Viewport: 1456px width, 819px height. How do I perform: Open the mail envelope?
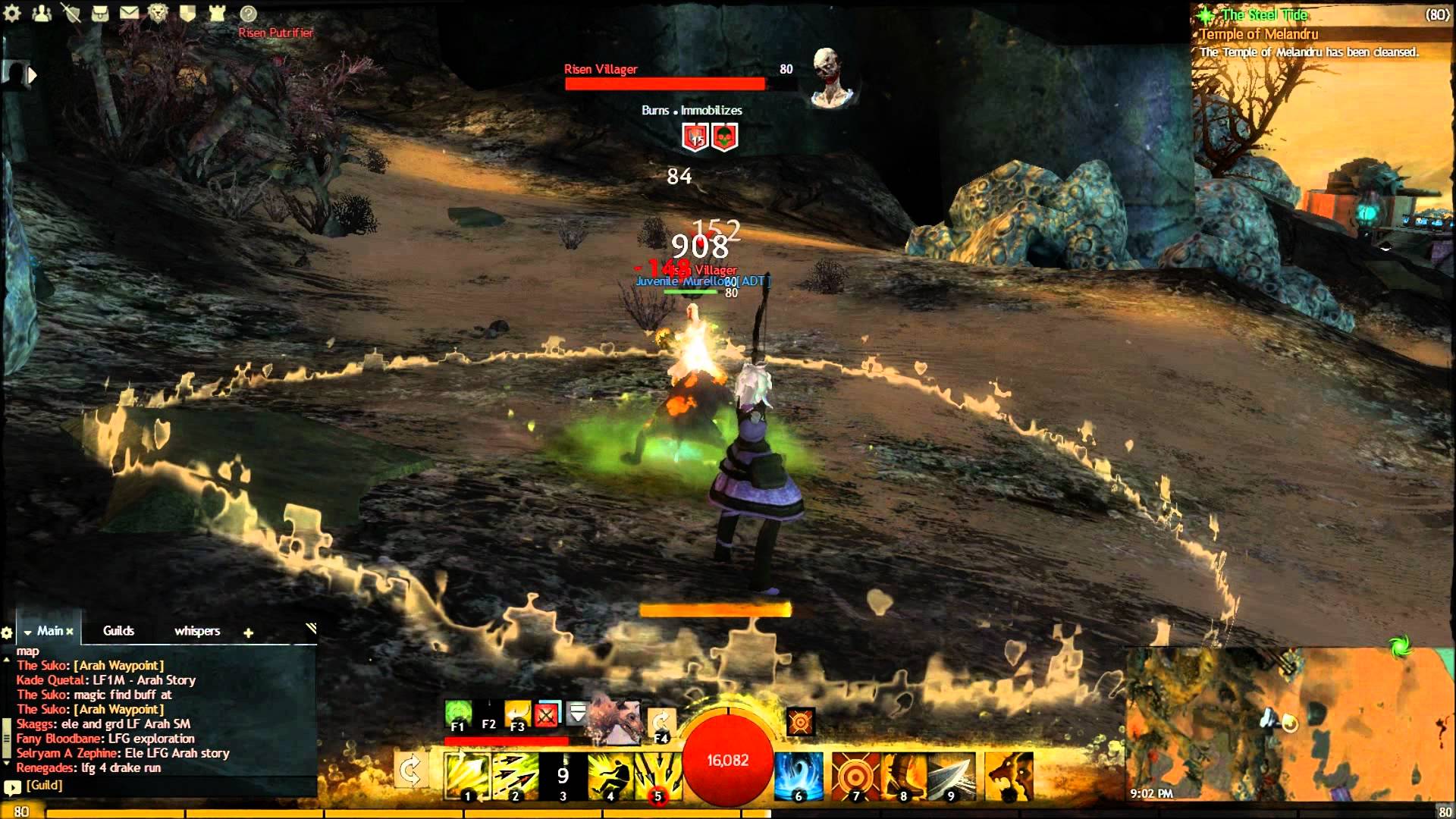pyautogui.click(x=129, y=14)
